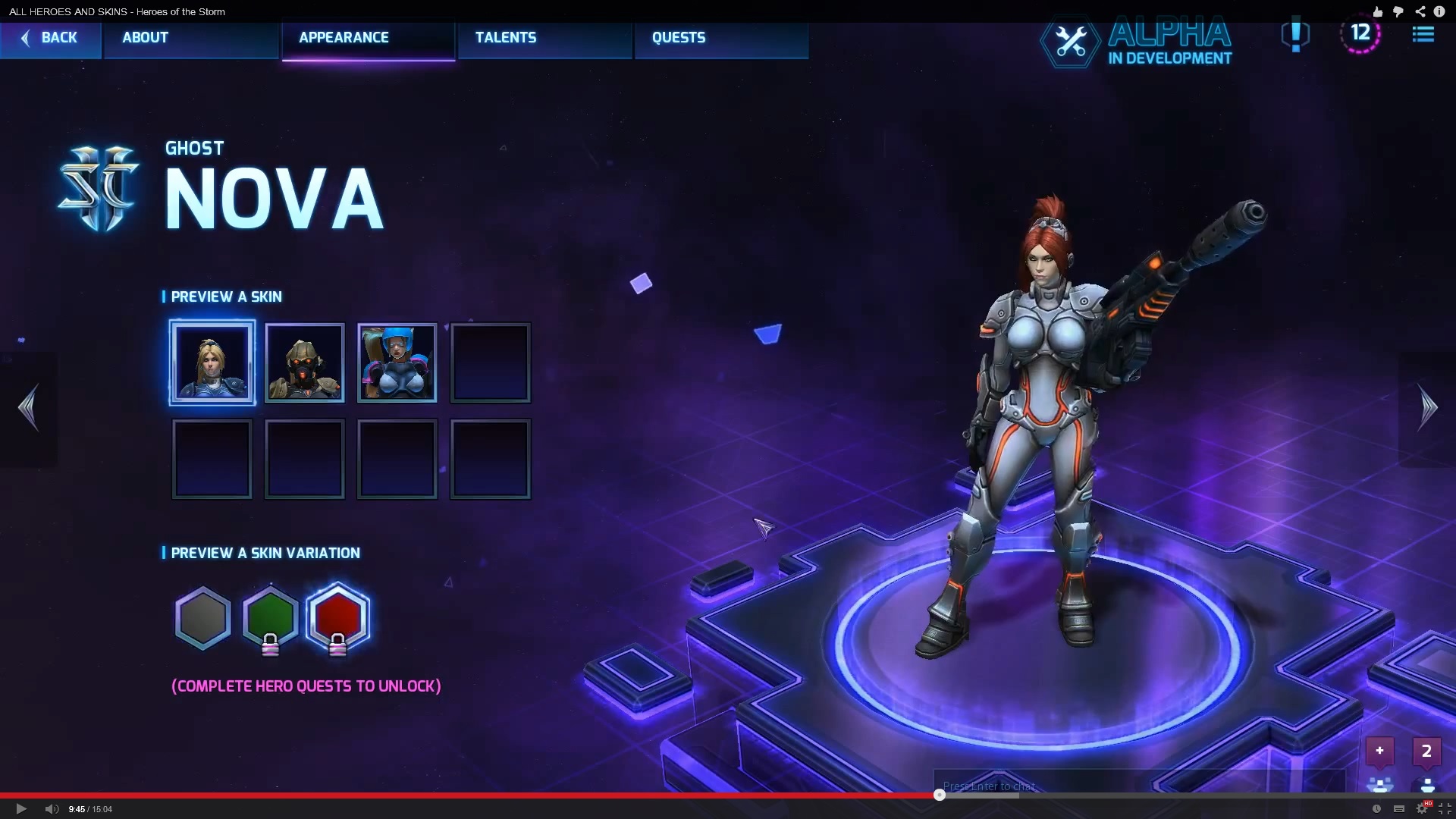This screenshot has width=1456, height=819.
Task: Click the blue exclamation notification icon
Action: point(1295,36)
